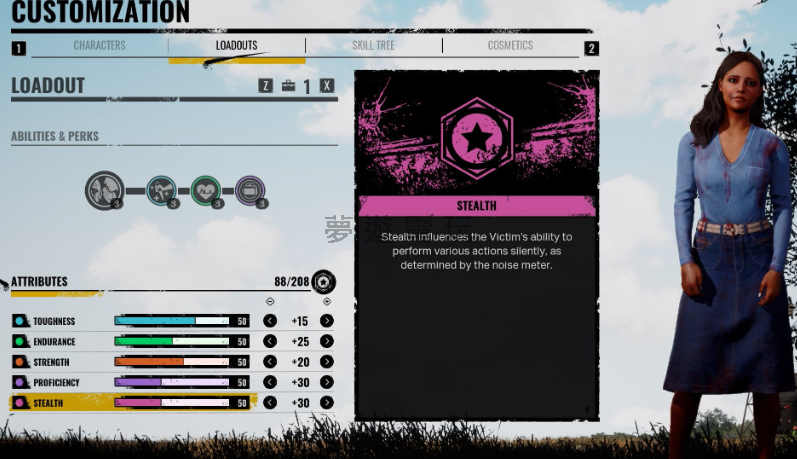The width and height of the screenshot is (797, 459).
Task: Show the Cosmetics tab
Action: [510, 46]
